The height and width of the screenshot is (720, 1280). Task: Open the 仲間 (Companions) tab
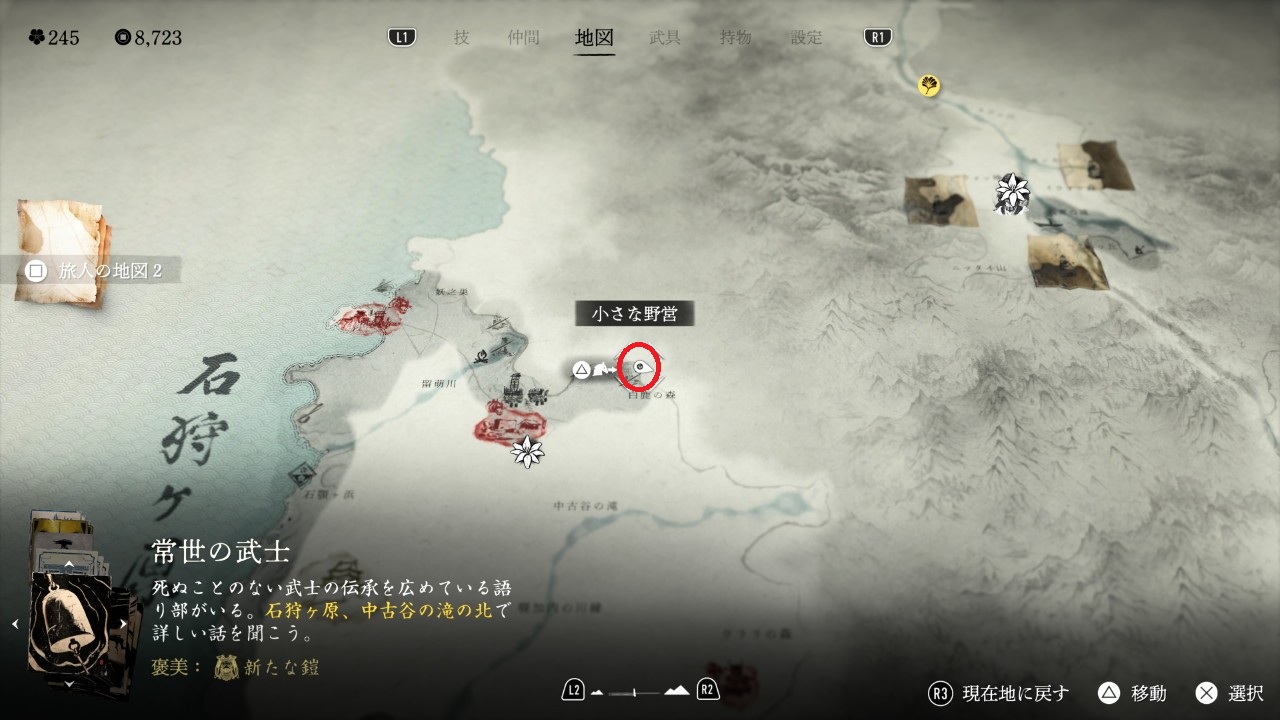(x=523, y=38)
